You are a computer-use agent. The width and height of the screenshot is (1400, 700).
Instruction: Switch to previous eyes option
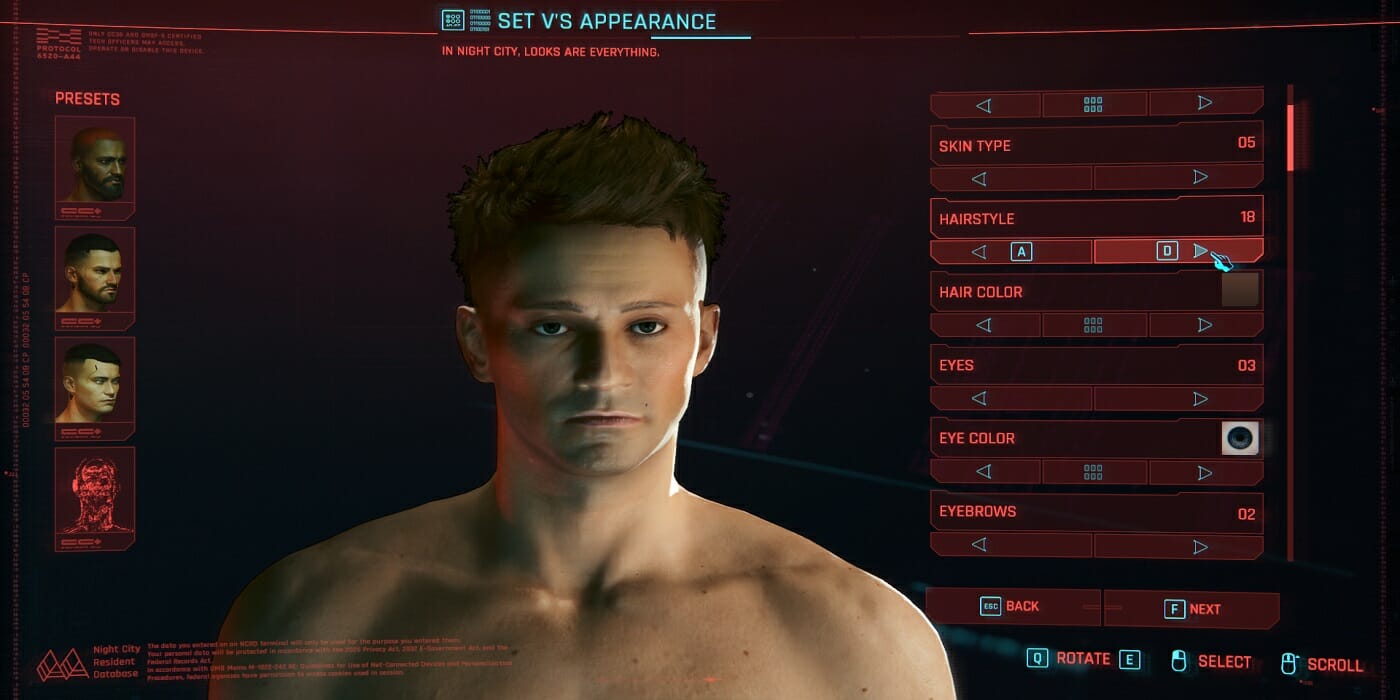1011,398
